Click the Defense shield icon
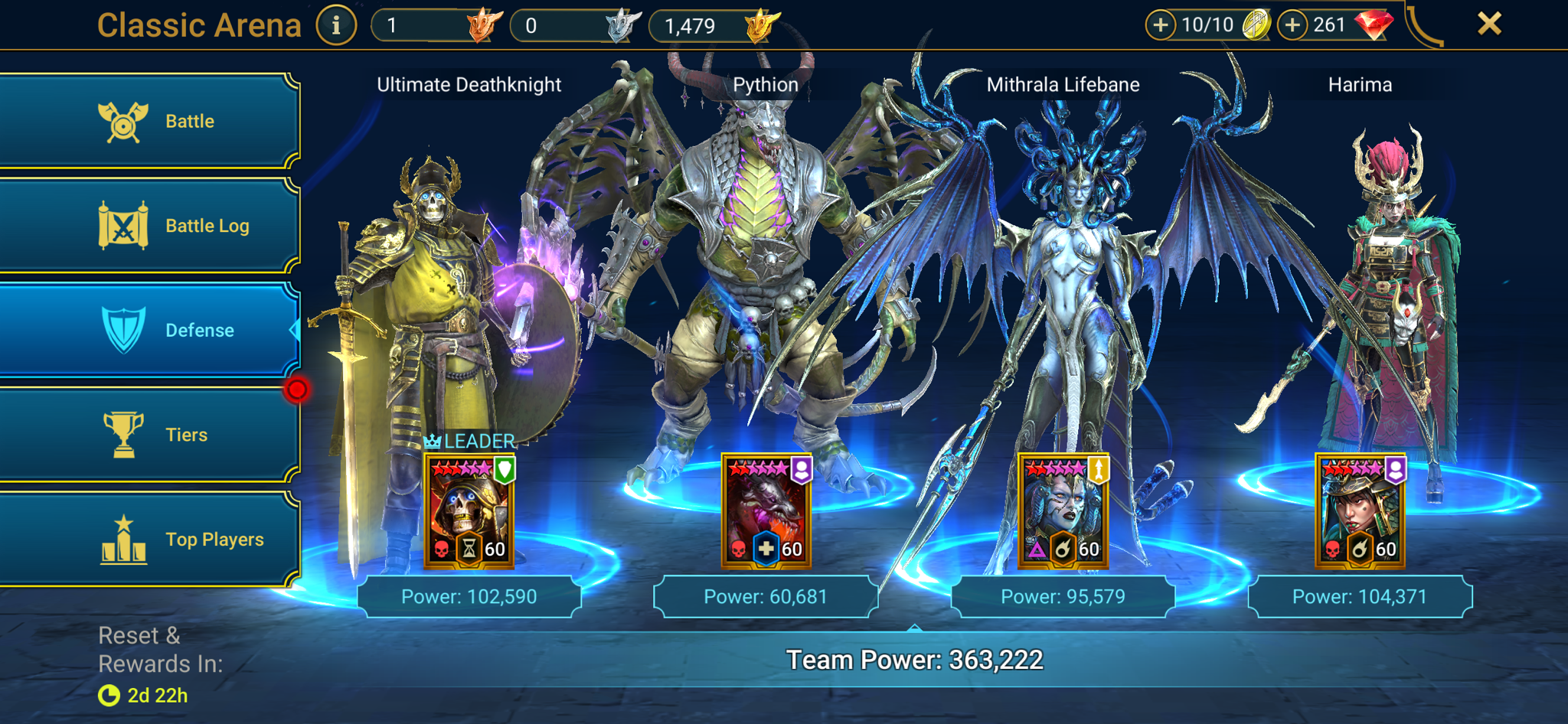 pyautogui.click(x=125, y=329)
